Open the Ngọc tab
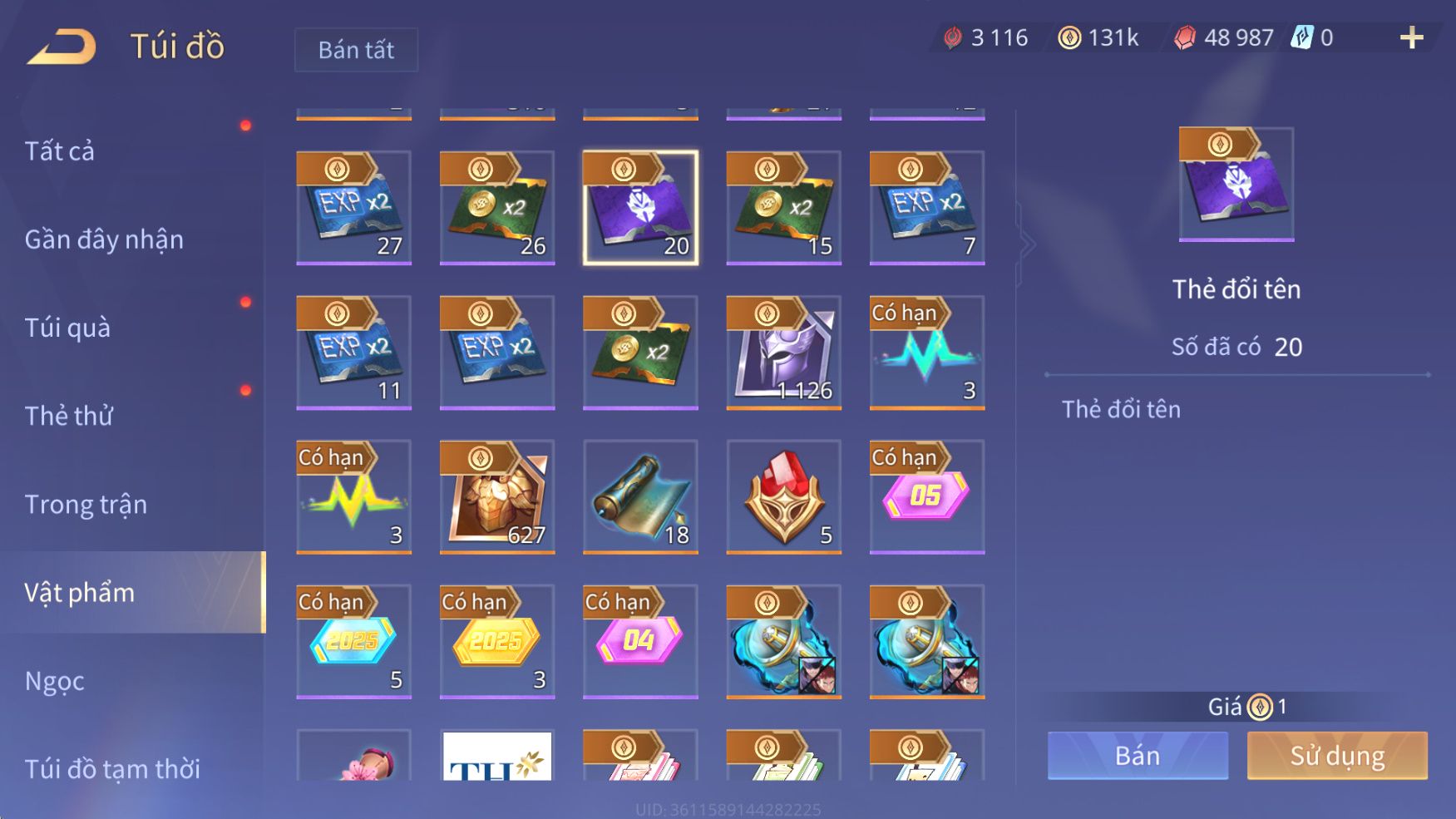Viewport: 1456px width, 819px height. pyautogui.click(x=55, y=680)
